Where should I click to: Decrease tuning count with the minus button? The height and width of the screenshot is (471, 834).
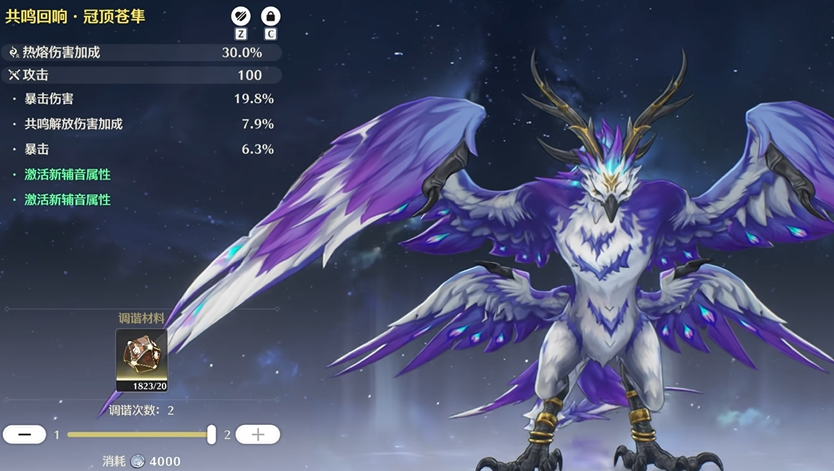coord(25,434)
